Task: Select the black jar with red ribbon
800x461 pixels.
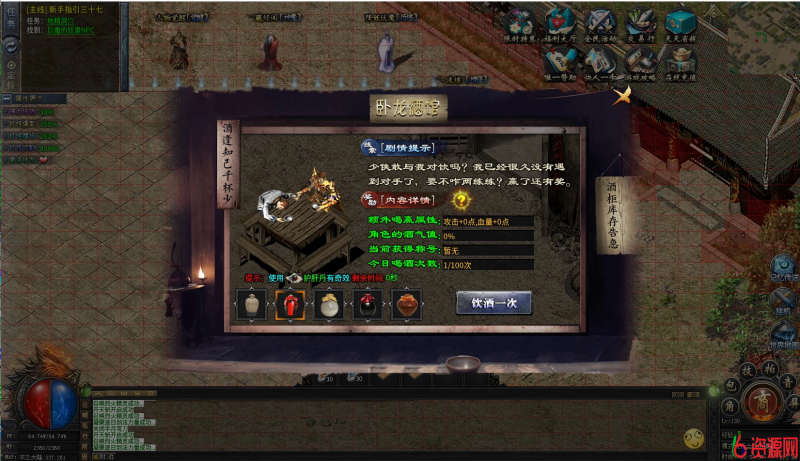Action: click(x=367, y=304)
